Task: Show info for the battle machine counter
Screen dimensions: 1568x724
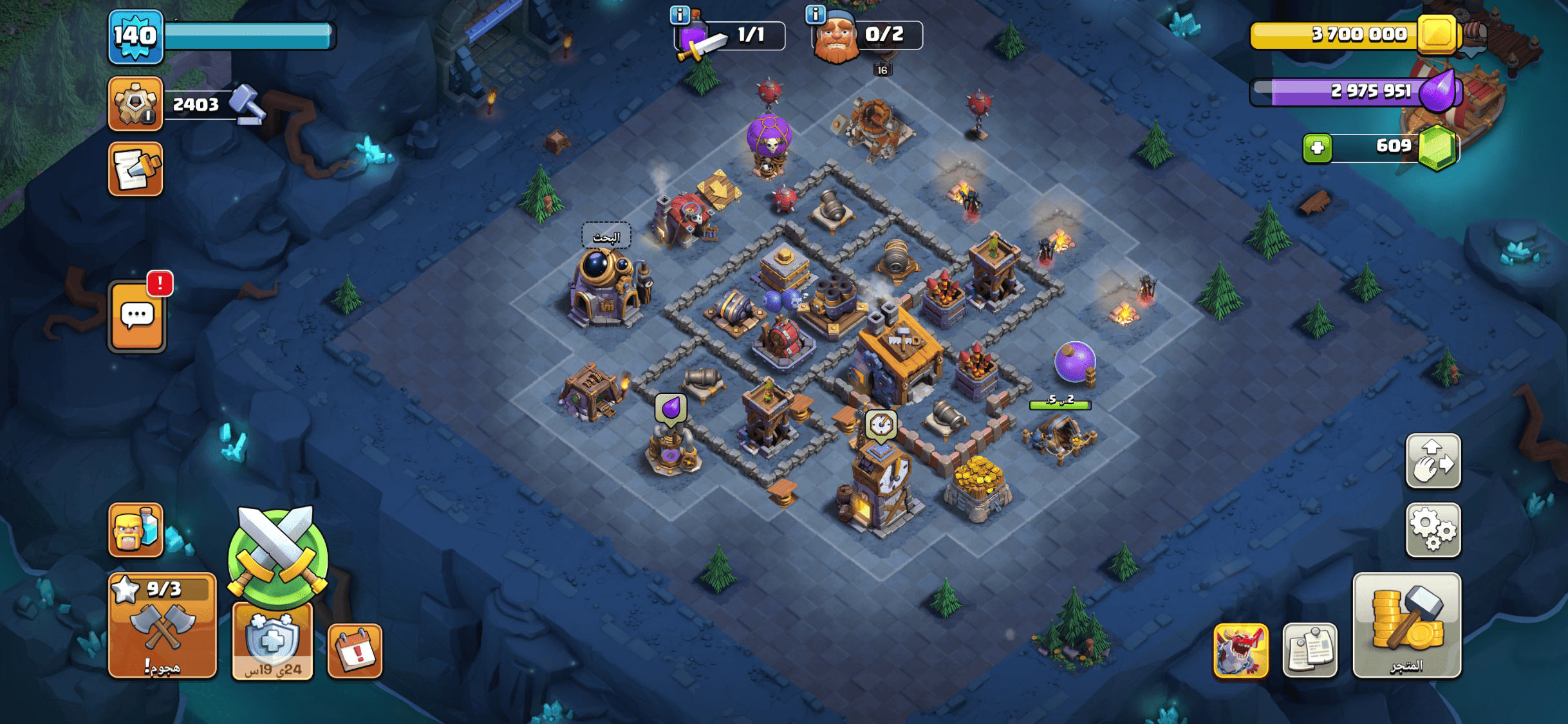Action: coord(680,14)
